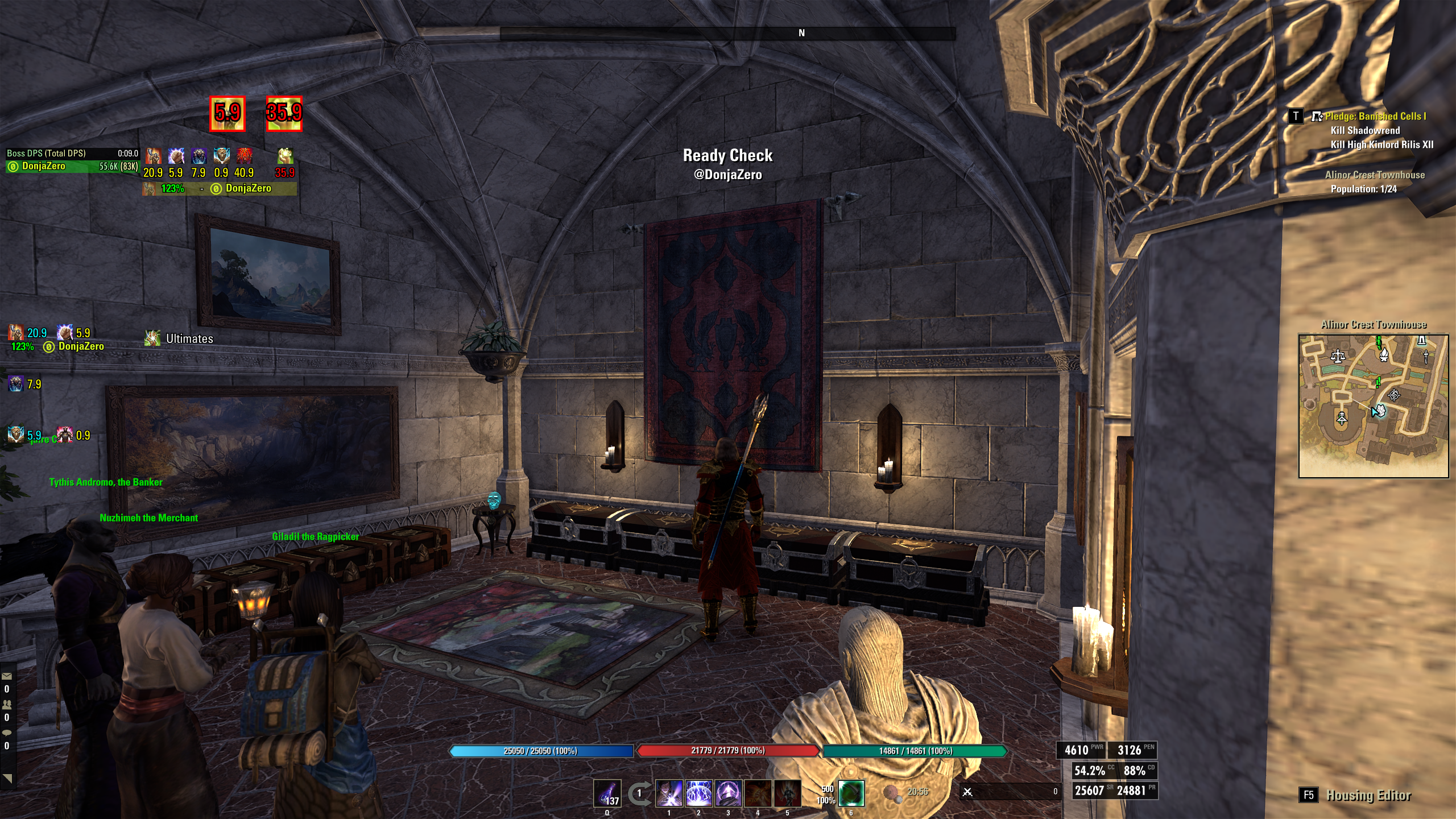Fire the green ultimate ability in slot 6
The image size is (1456, 819).
[x=851, y=793]
